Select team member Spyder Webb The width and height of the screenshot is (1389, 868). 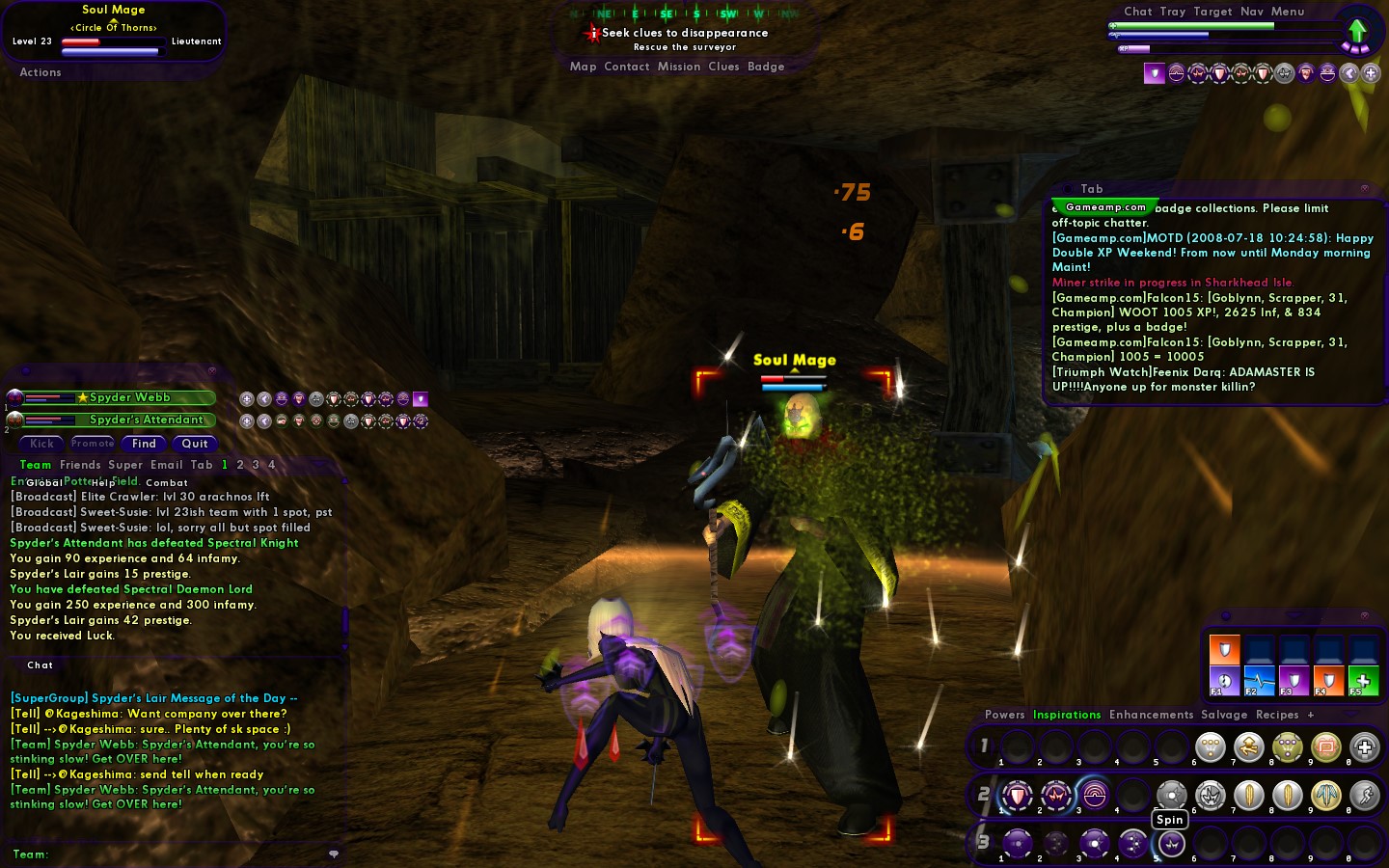click(x=129, y=397)
